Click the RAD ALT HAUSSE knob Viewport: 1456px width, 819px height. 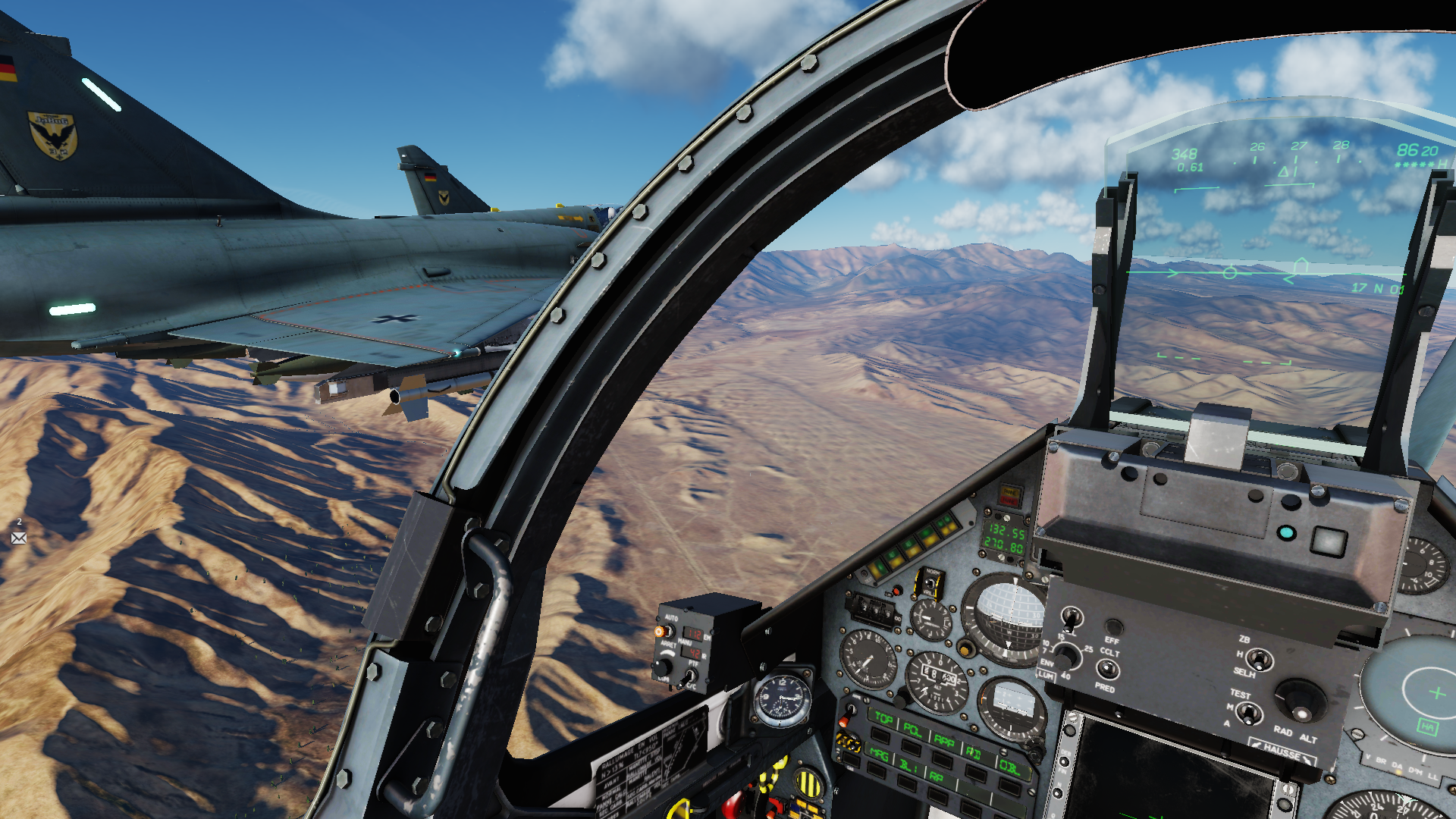click(x=1300, y=701)
